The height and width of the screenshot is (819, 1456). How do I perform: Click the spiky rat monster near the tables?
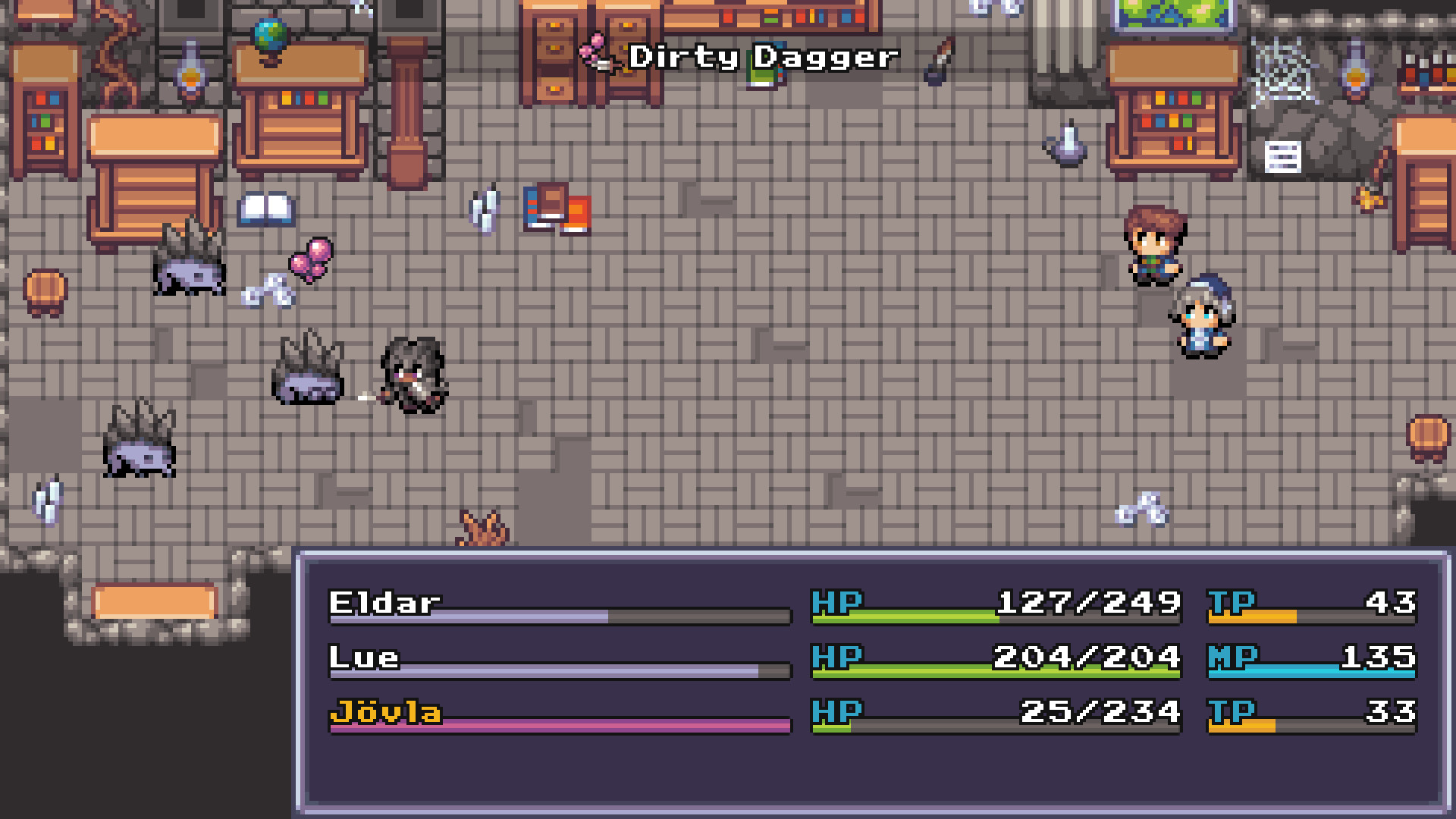(190, 265)
